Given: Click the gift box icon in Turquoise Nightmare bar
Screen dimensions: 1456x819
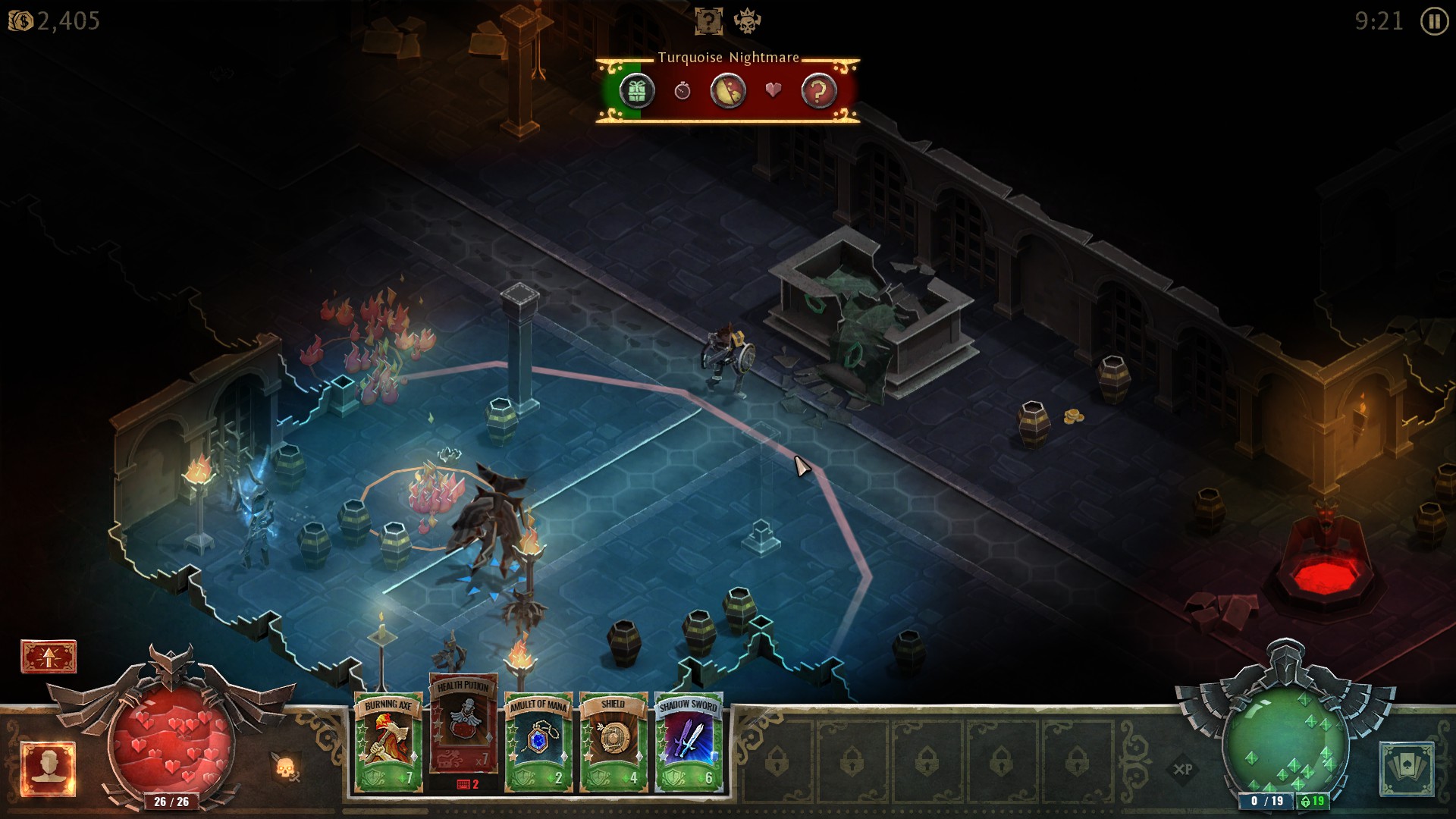Looking at the screenshot, I should (x=637, y=92).
